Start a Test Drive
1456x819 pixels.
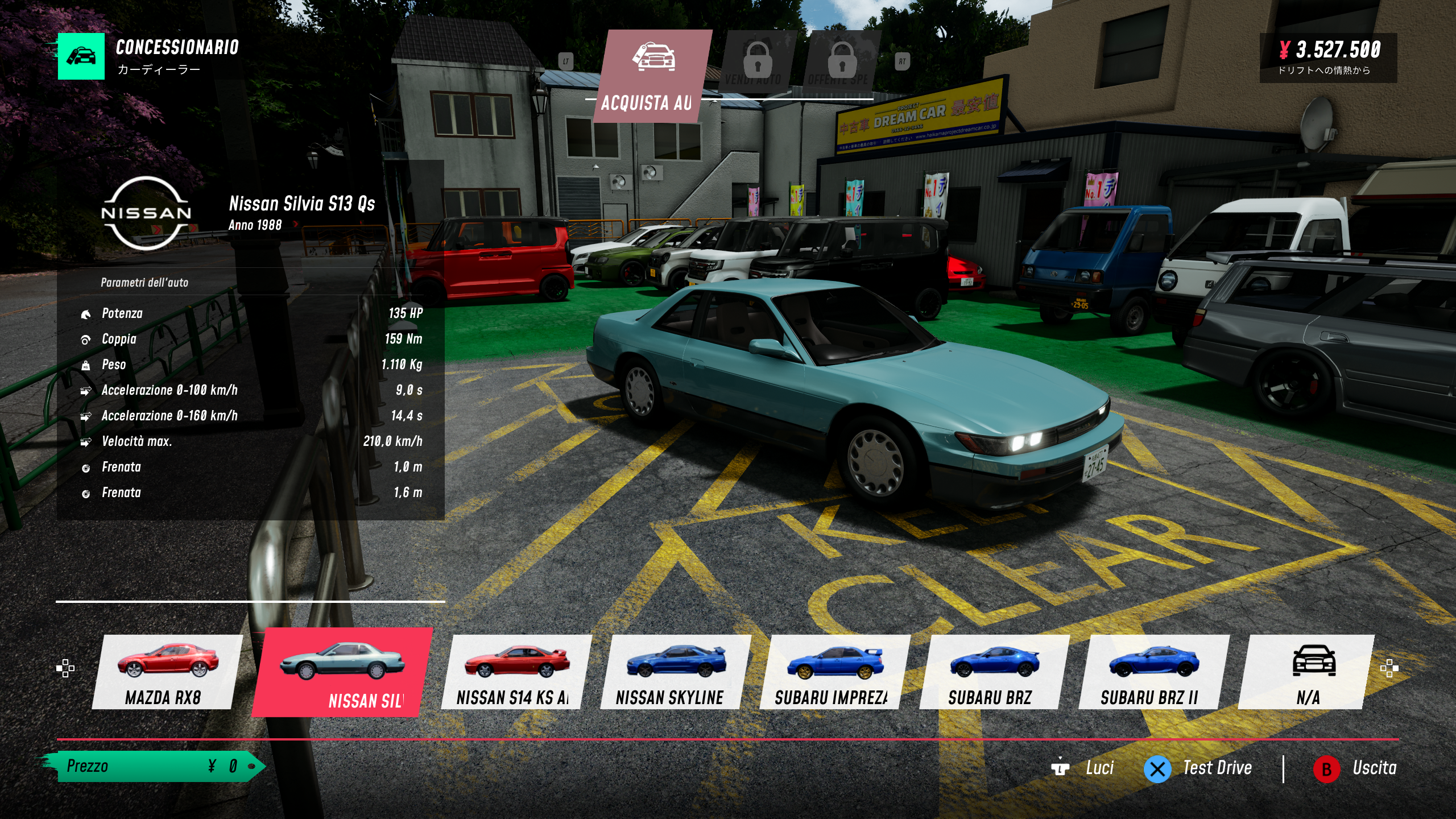coord(1198,768)
